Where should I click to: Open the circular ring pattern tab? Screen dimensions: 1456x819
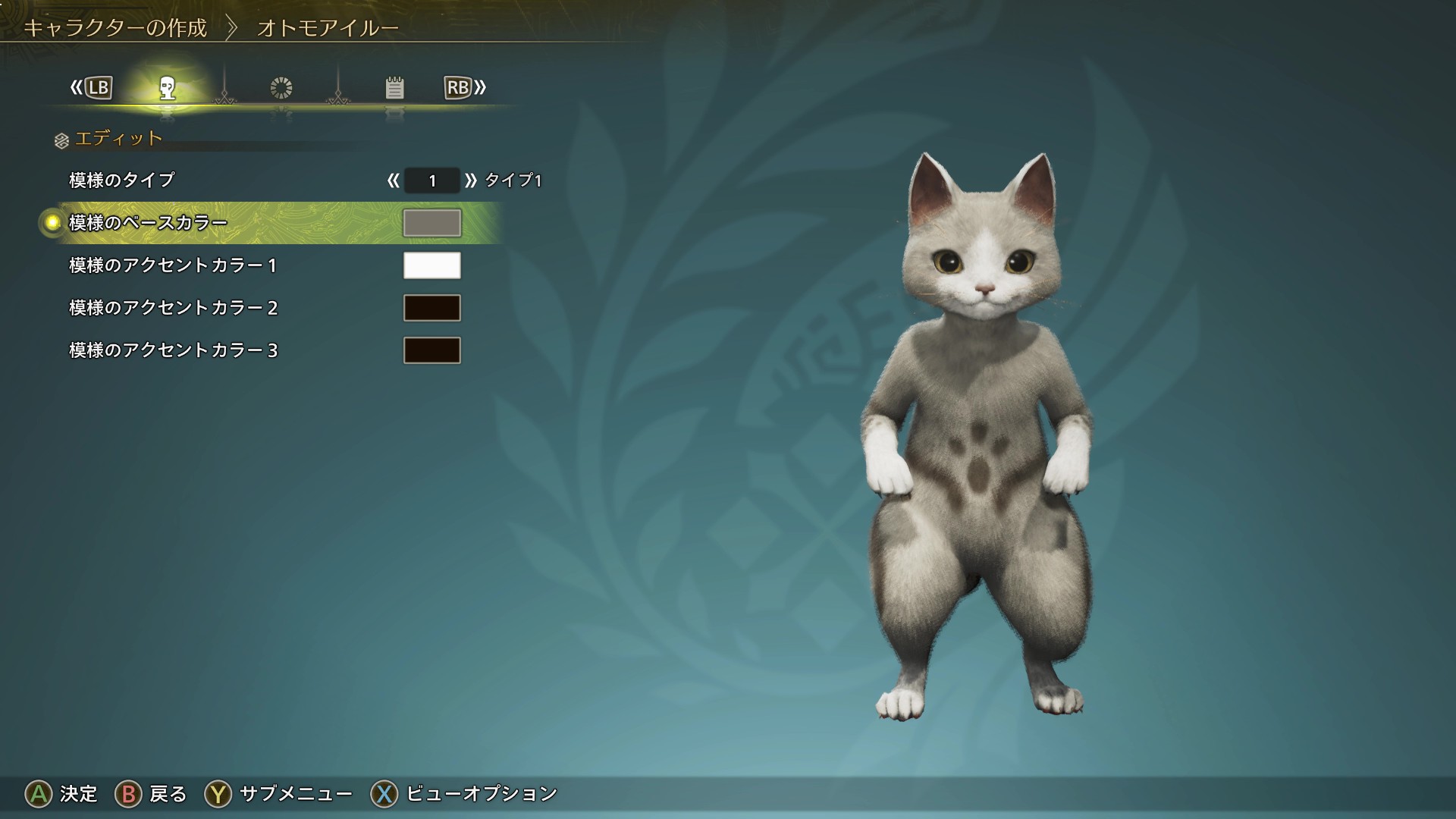281,88
